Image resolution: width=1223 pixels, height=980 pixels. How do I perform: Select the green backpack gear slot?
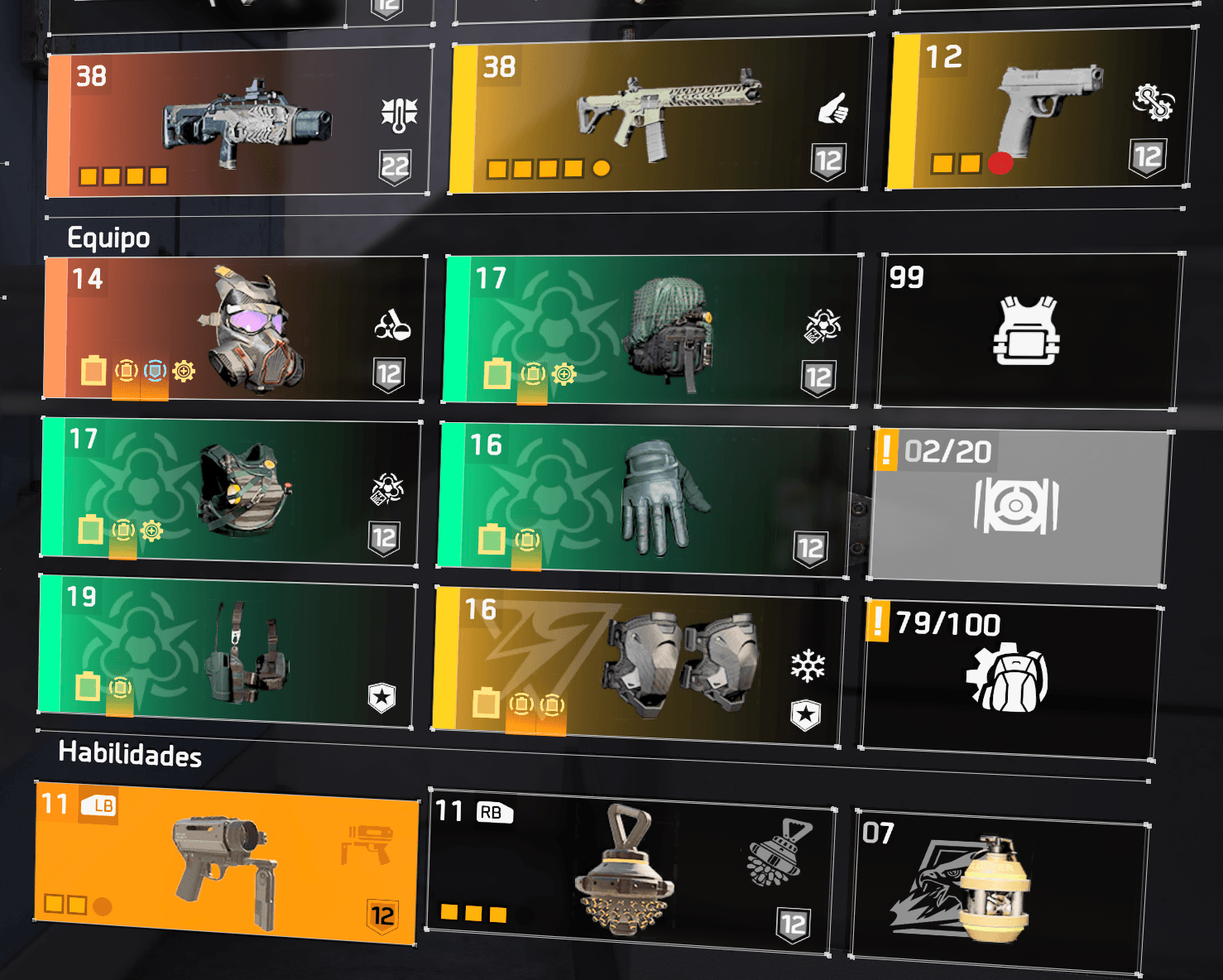(650, 331)
